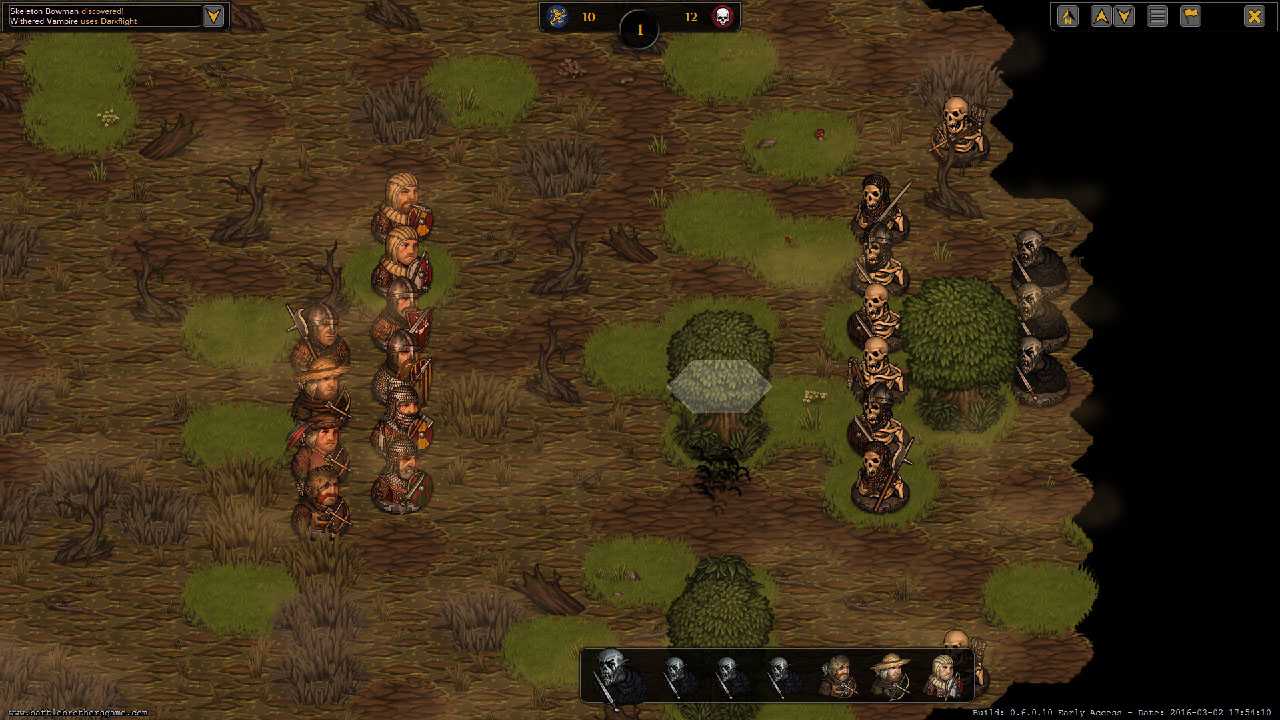Open the menu with the three-lines button
1280x720 pixels.
(x=1157, y=16)
